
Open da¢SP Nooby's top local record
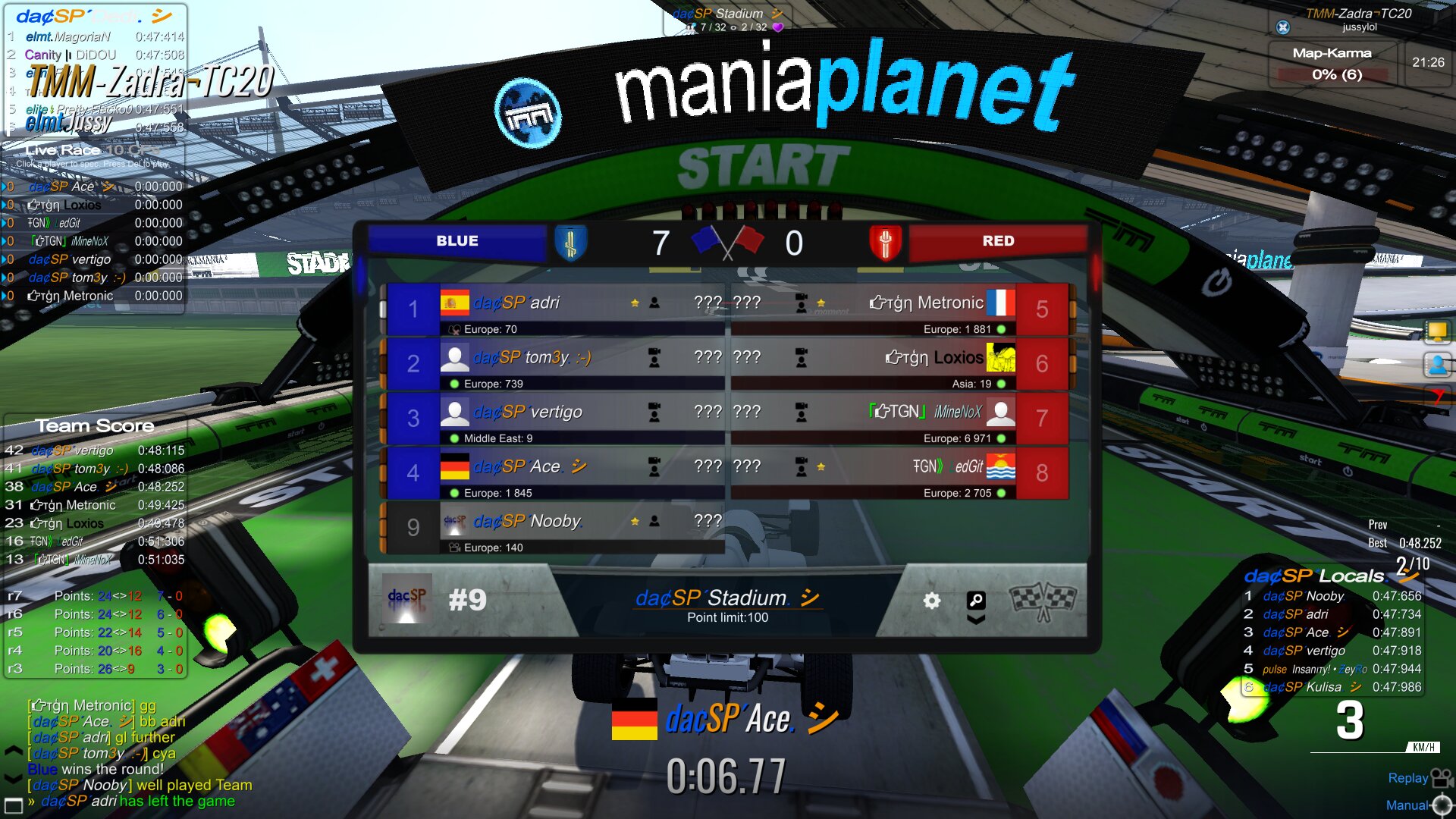coord(1331,596)
